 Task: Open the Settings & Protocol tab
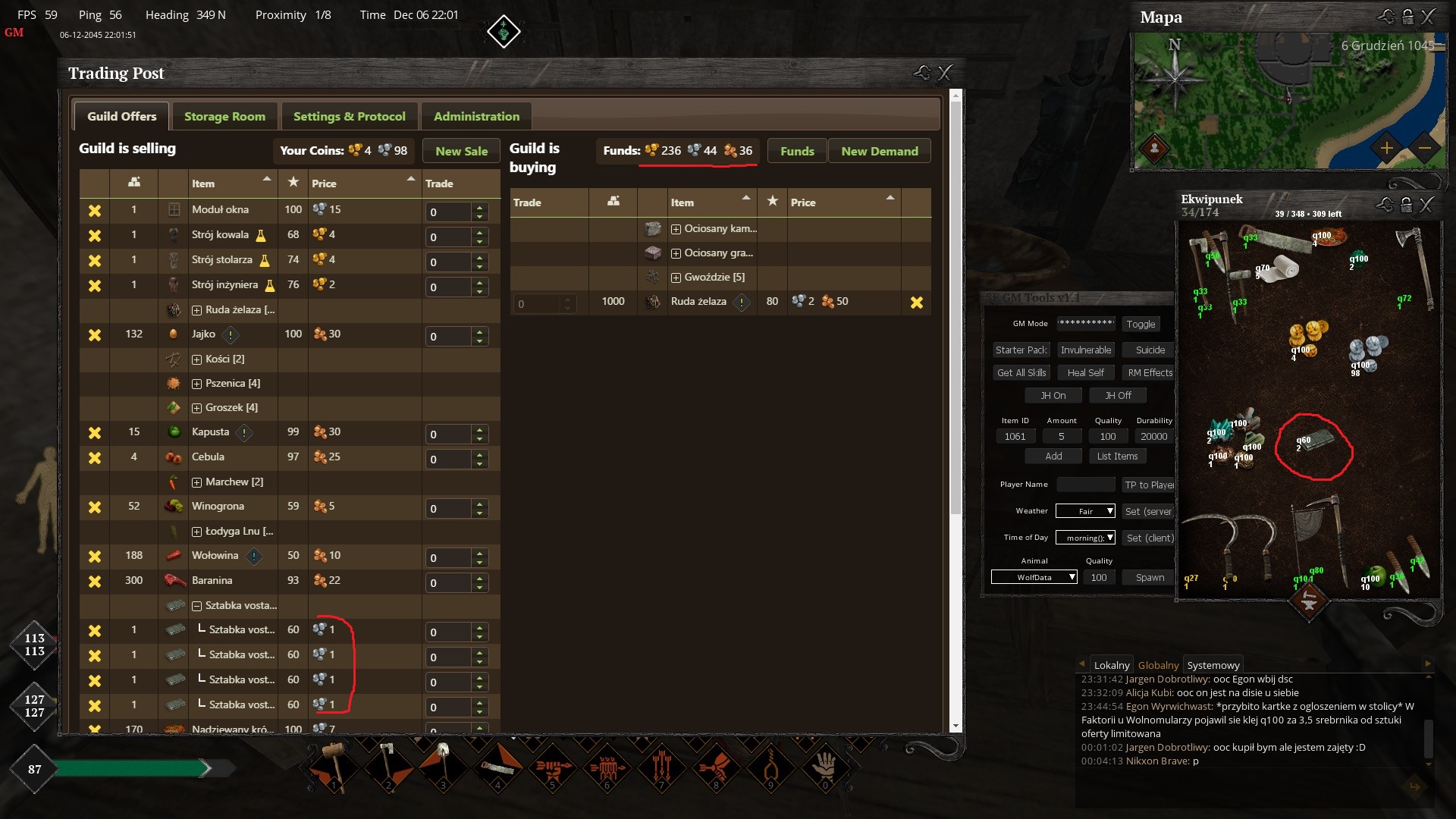point(349,116)
